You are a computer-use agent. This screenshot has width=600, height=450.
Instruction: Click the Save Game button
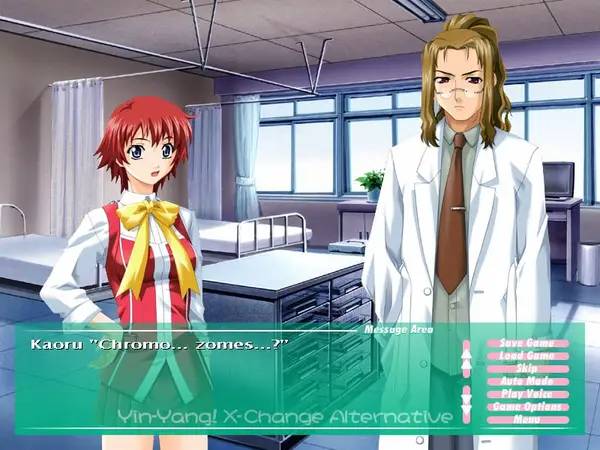(526, 343)
